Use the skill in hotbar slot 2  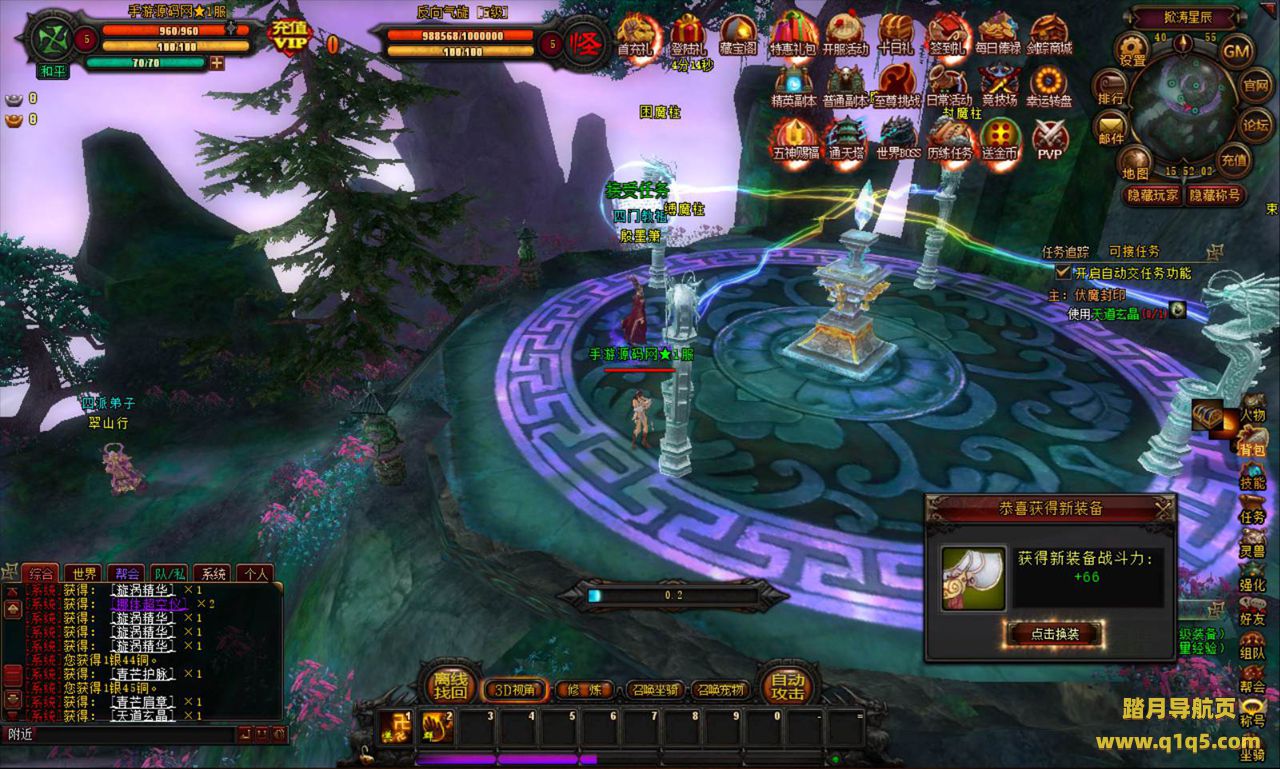[437, 727]
